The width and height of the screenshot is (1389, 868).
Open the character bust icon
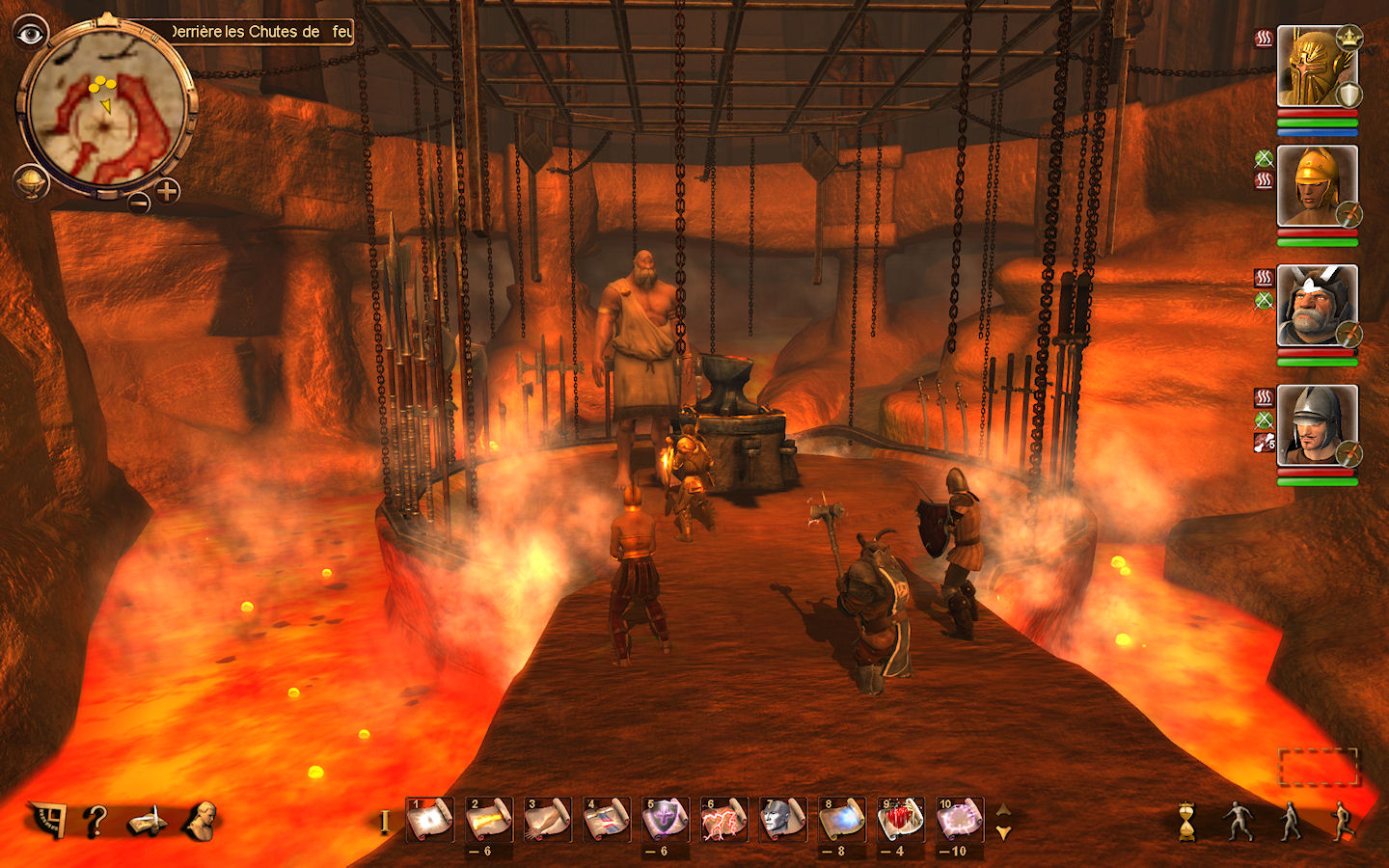tap(201, 821)
